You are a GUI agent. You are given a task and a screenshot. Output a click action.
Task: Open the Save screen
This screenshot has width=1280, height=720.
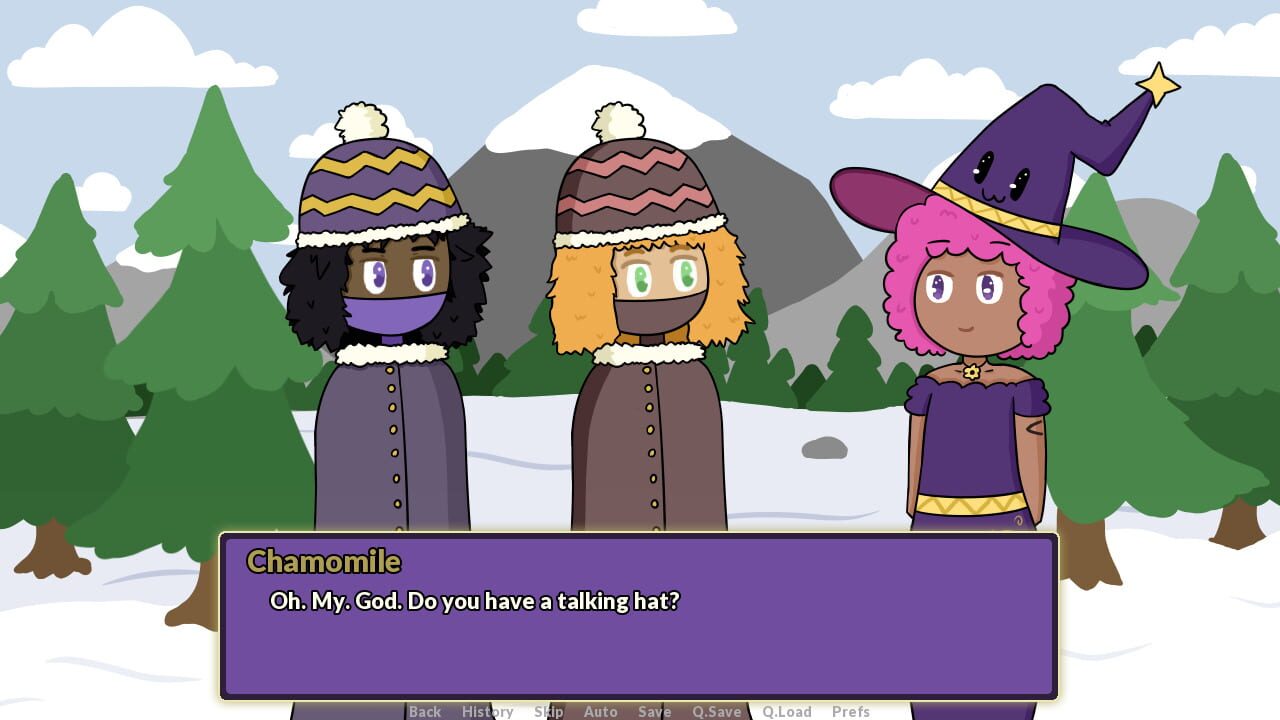click(655, 712)
